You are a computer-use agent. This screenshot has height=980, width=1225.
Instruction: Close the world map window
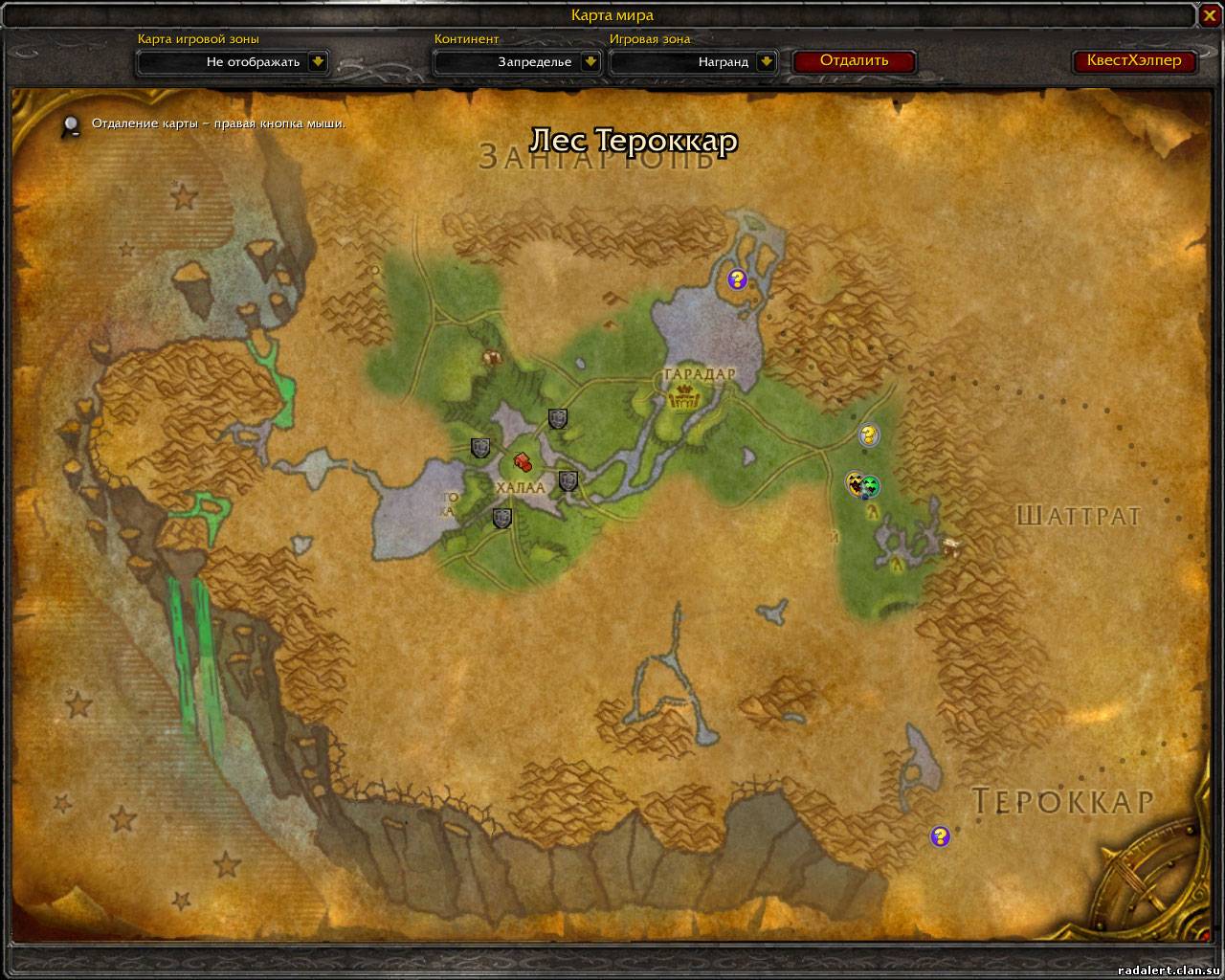coord(1209,15)
